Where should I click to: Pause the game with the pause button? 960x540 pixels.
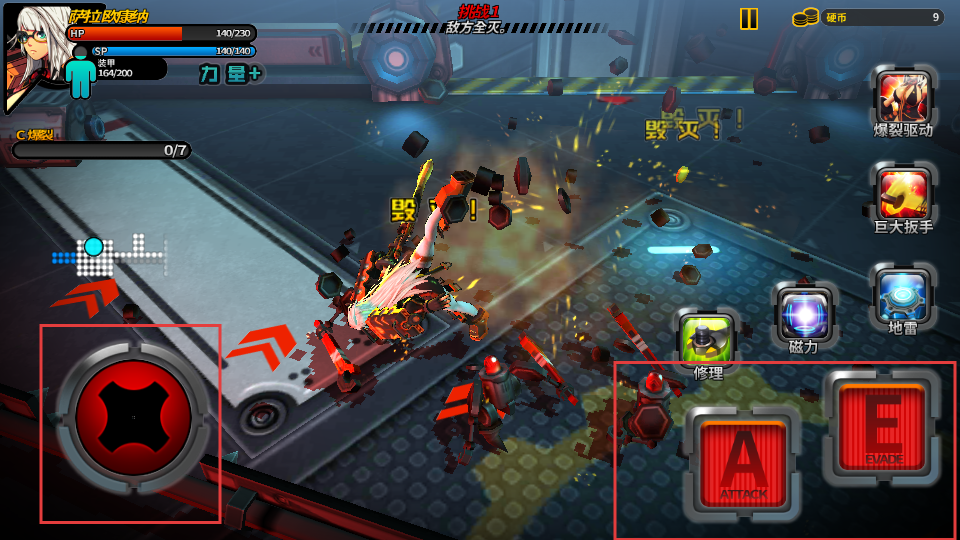click(748, 19)
